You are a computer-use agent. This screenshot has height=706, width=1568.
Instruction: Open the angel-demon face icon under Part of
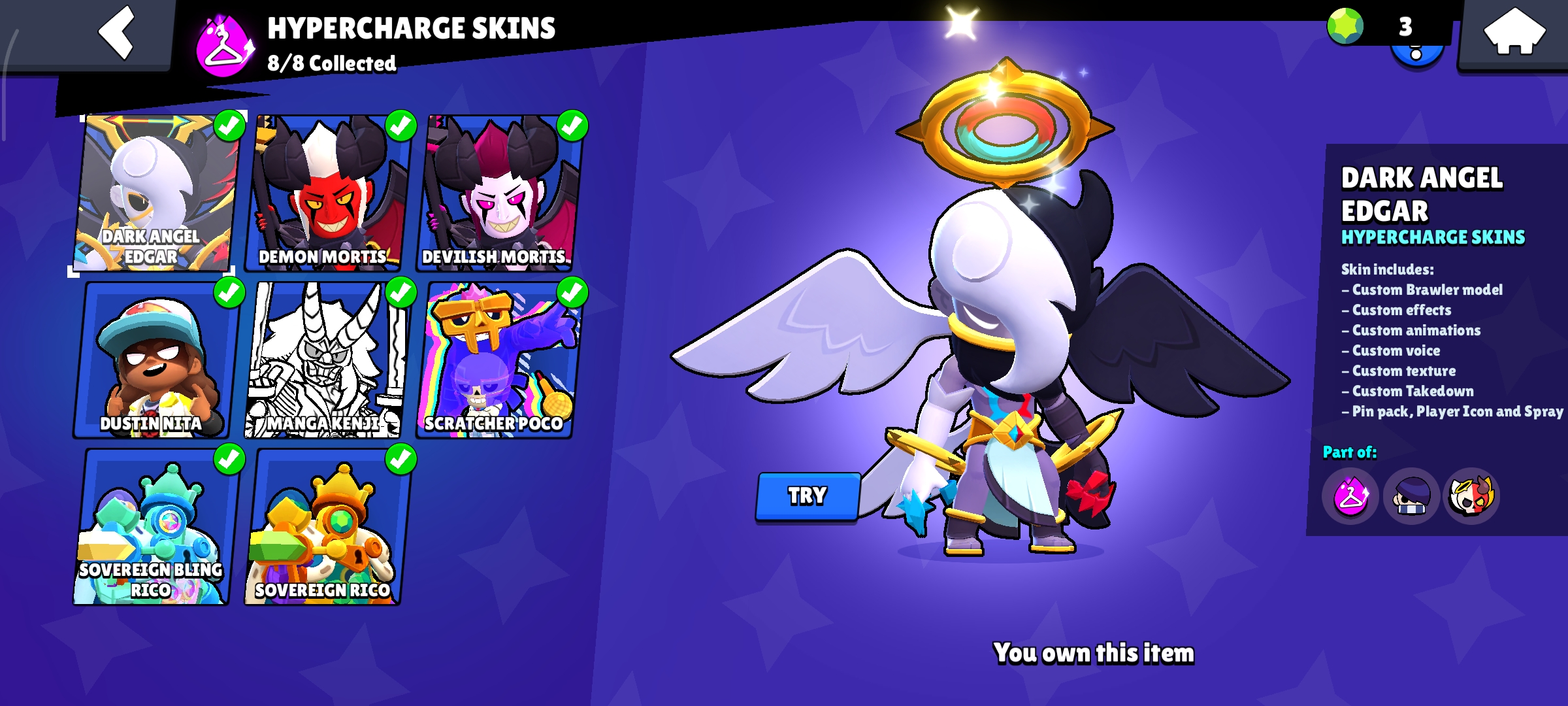click(x=1471, y=496)
